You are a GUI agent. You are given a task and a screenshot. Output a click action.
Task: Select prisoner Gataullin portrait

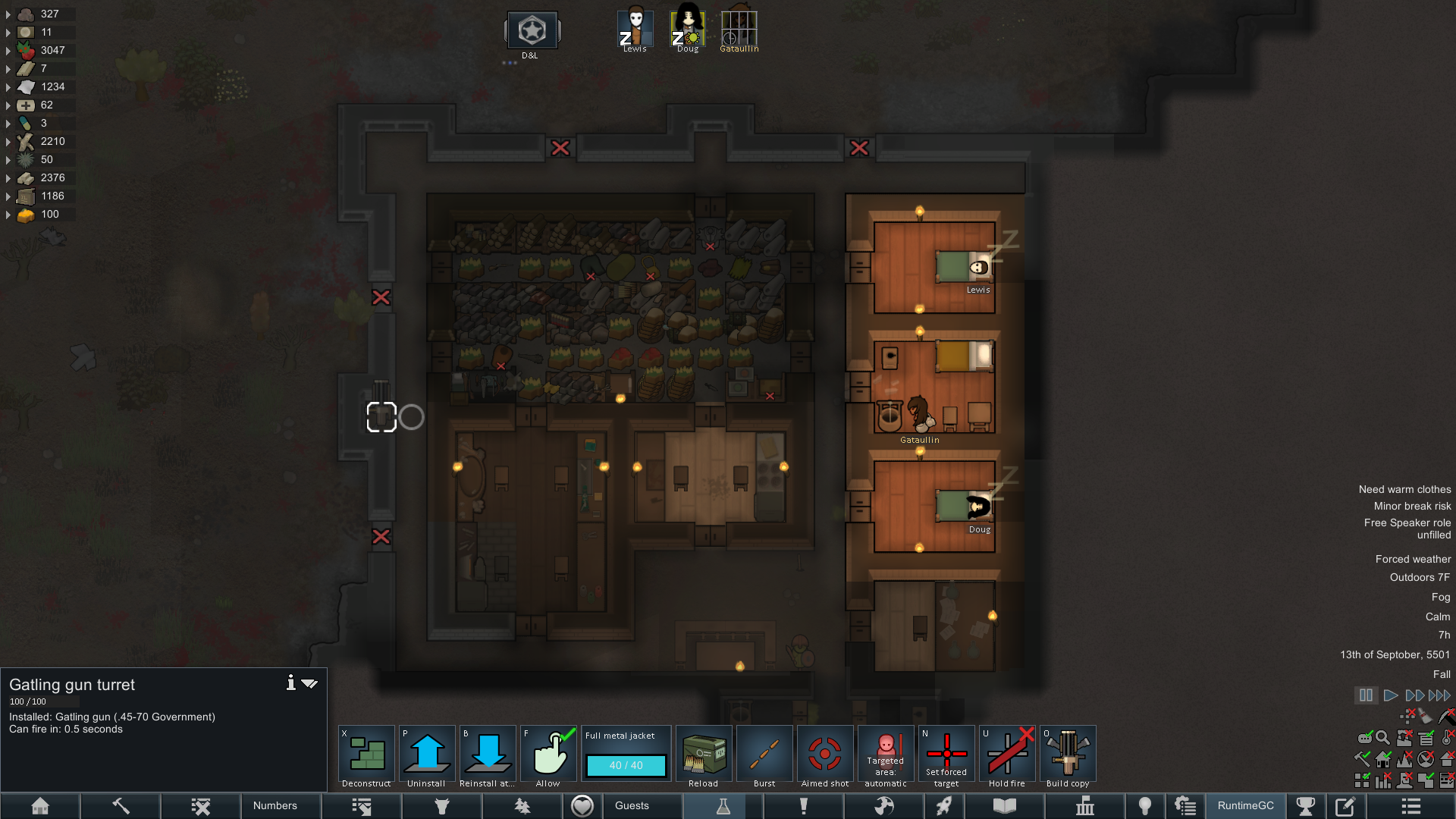(x=739, y=30)
